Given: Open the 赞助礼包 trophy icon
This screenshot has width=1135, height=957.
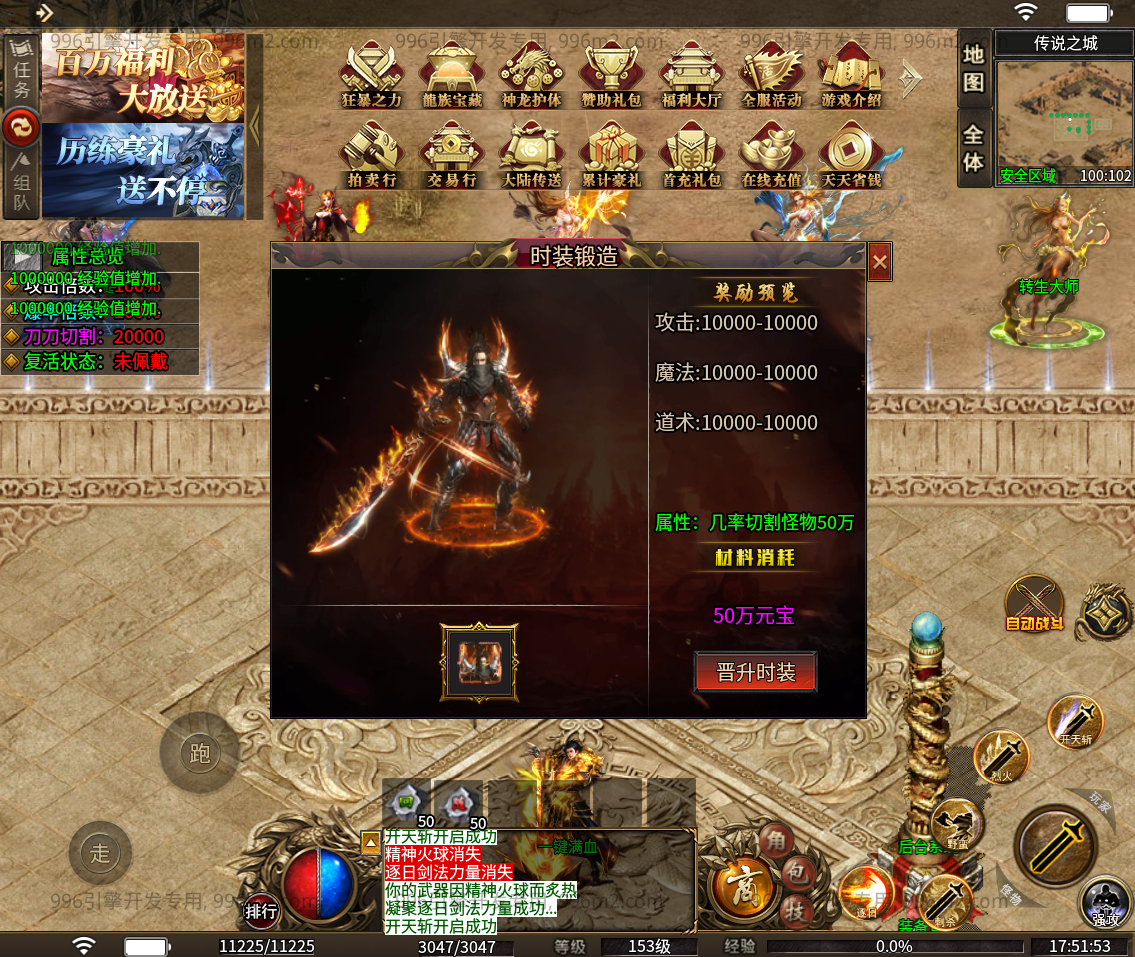Looking at the screenshot, I should tap(611, 72).
